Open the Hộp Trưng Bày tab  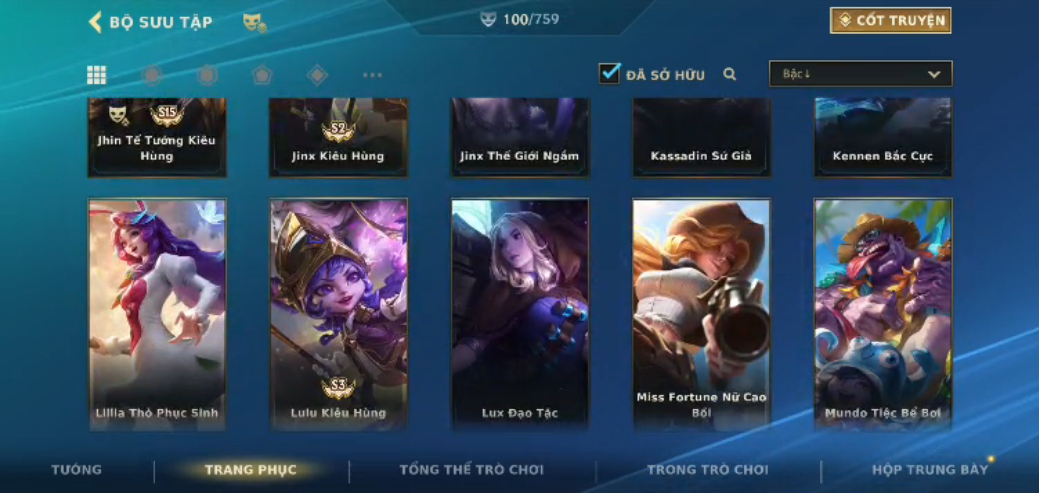[929, 470]
